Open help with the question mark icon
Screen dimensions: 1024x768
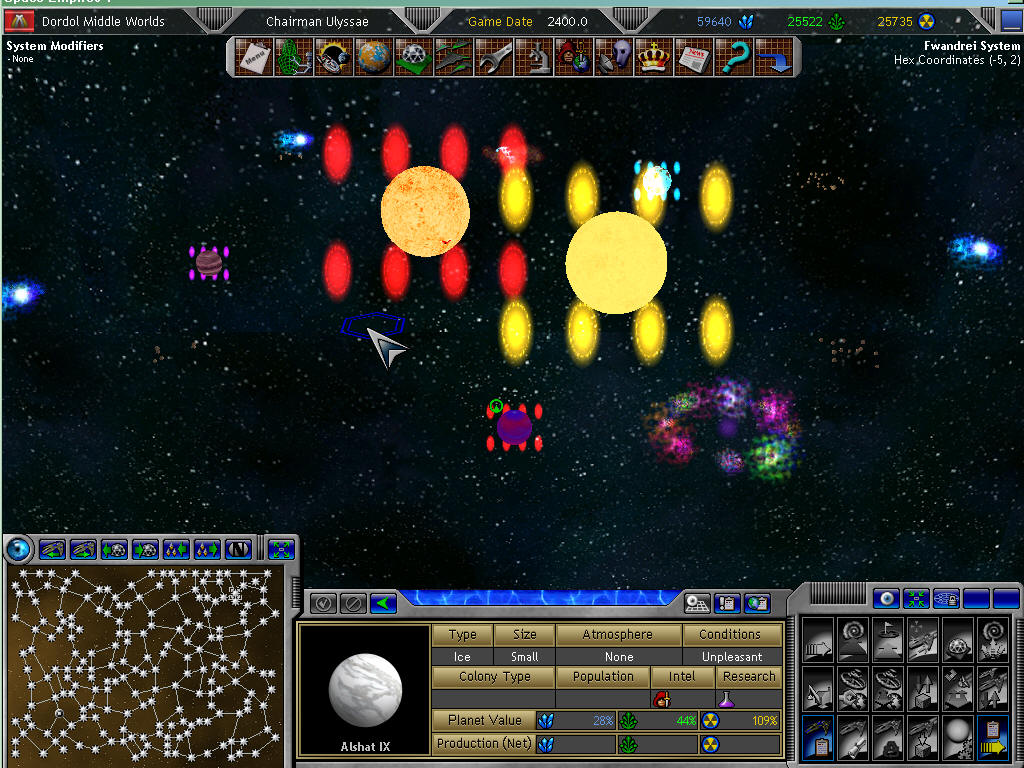(x=733, y=57)
